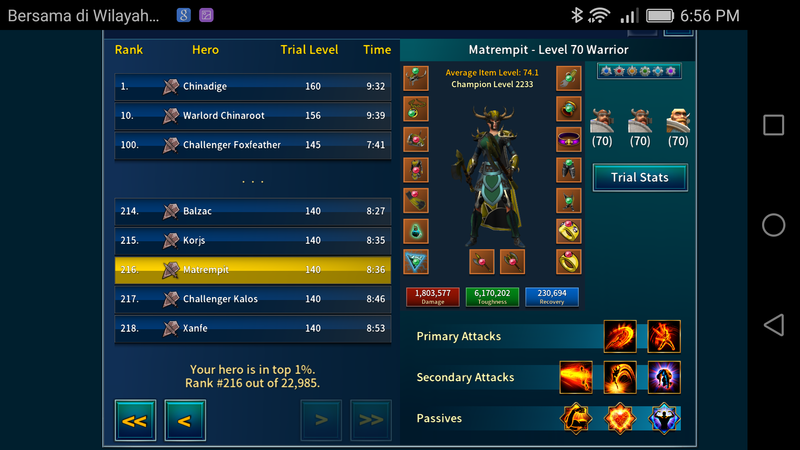The image size is (800, 450).
Task: Select Chinadige's rank 1 row
Action: 251,87
